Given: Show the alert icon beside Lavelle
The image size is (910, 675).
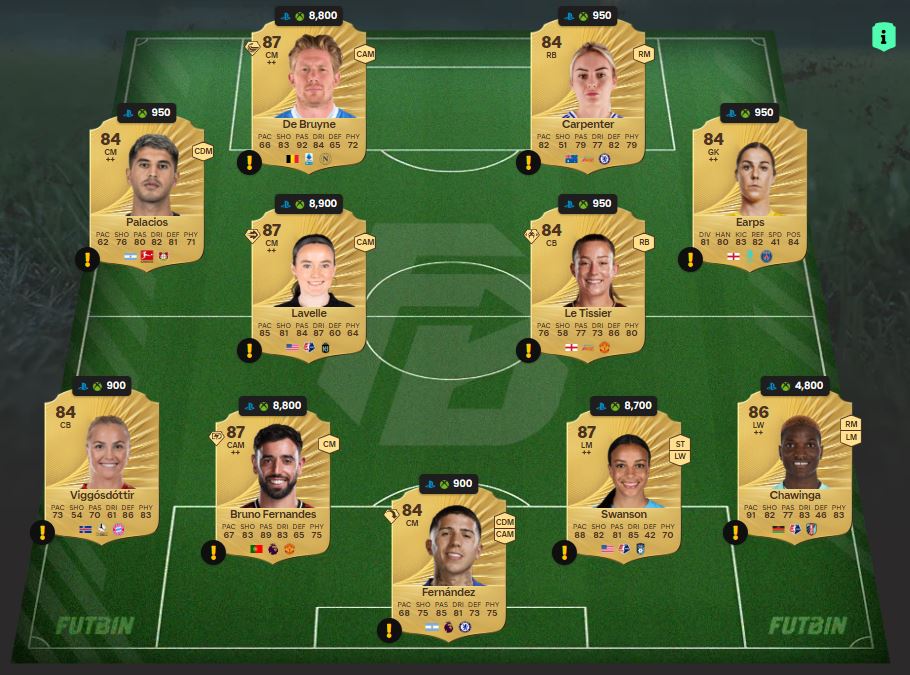Looking at the screenshot, I should coord(248,350).
